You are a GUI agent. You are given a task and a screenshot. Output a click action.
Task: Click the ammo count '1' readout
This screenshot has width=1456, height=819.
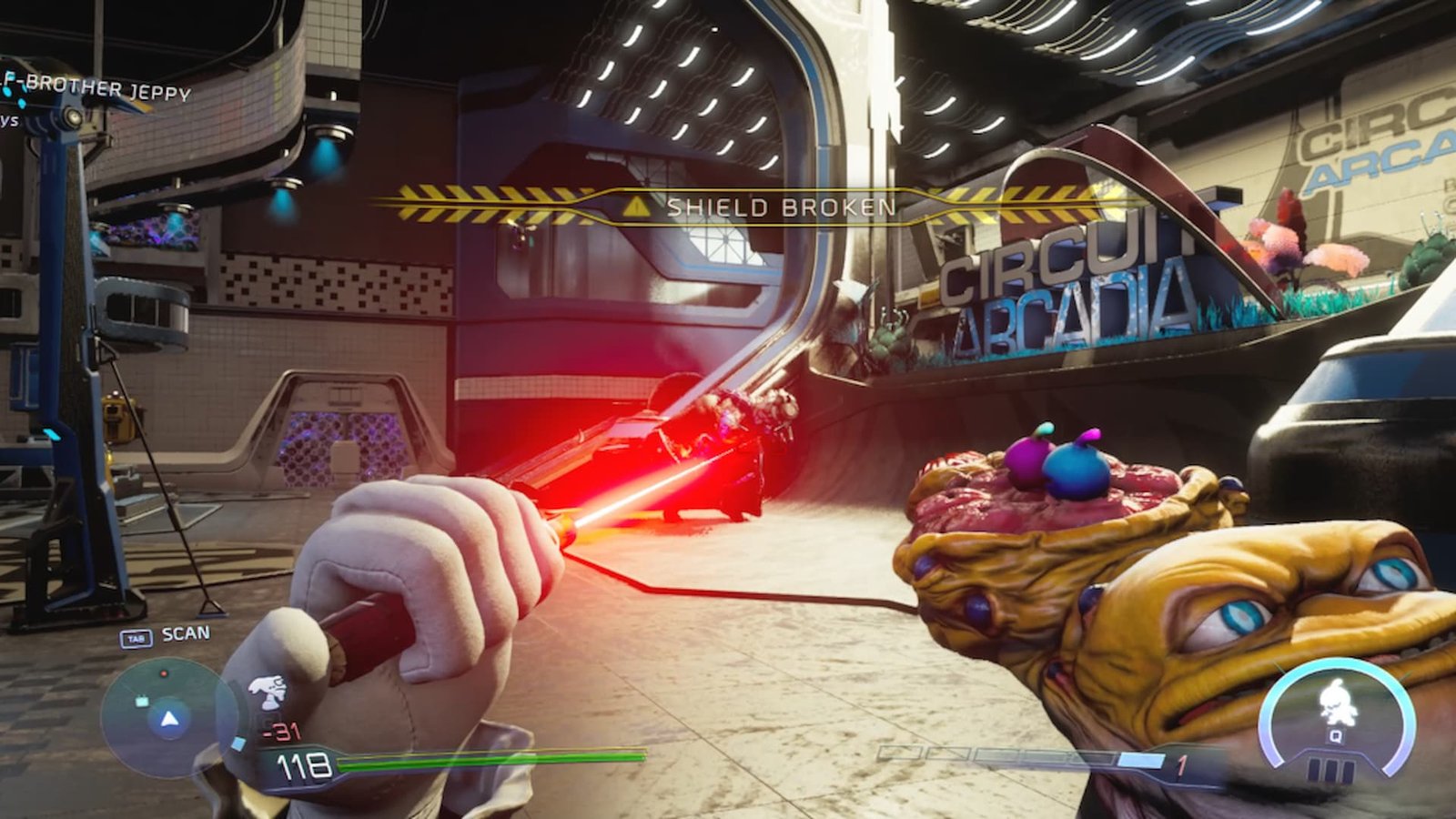coord(1180,763)
